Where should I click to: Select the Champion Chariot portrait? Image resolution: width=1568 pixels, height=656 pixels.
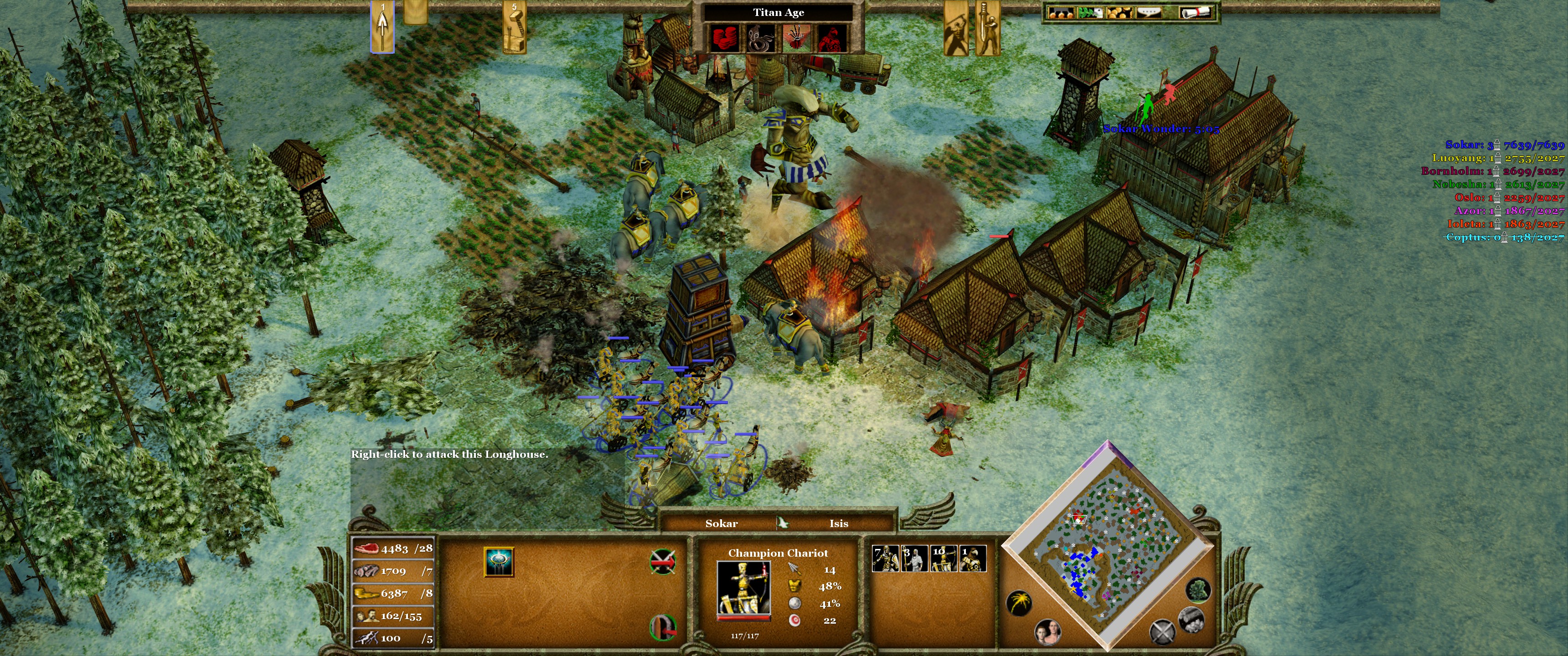point(743,589)
